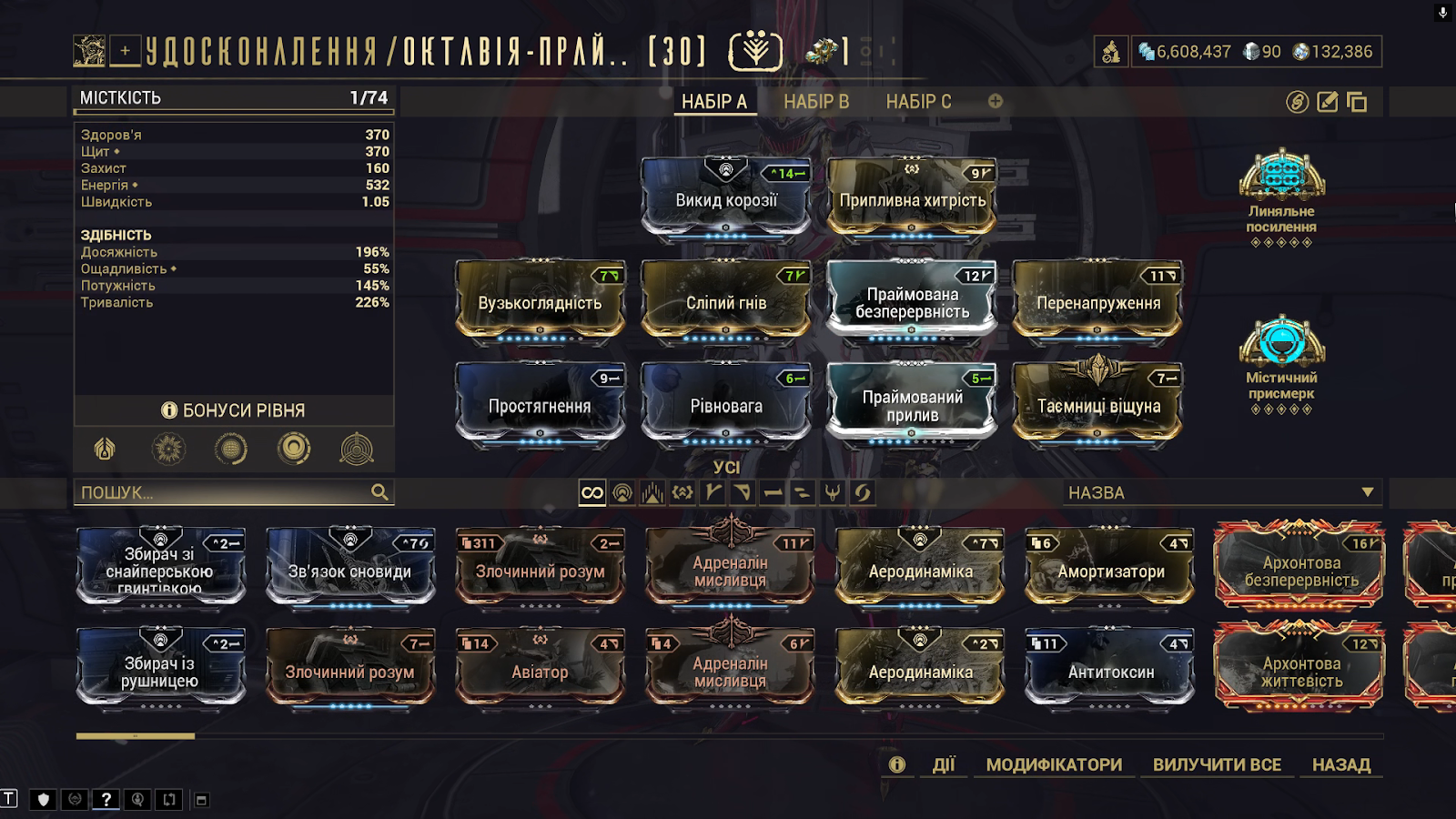Viewport: 1456px width, 819px height.
Task: Select the НАБІР C configuration tab
Action: pyautogui.click(x=918, y=102)
